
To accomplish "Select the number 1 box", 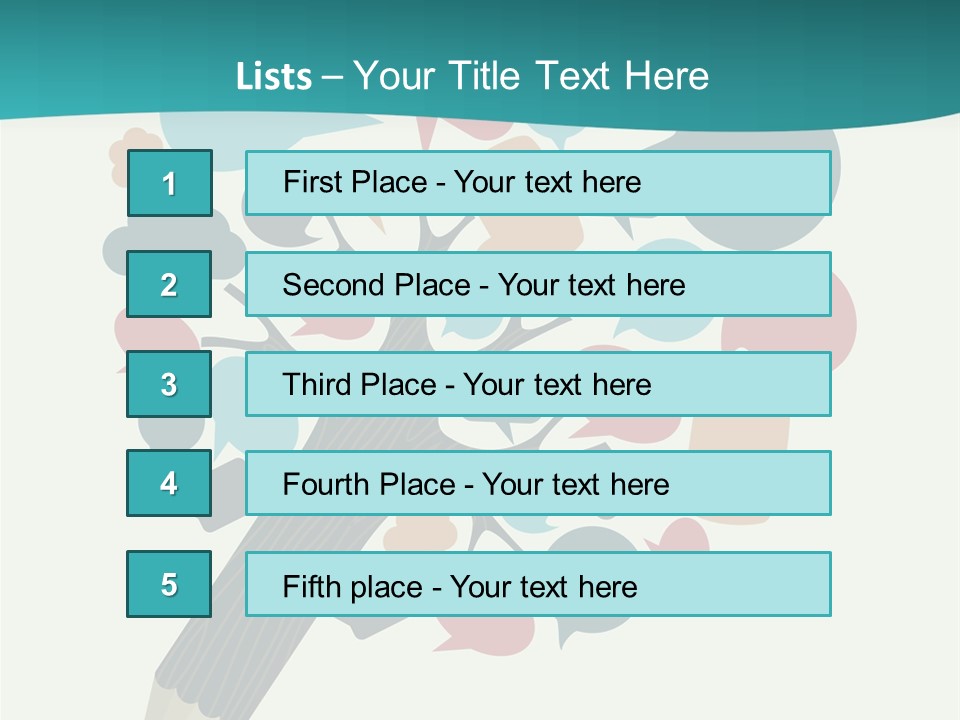I will pyautogui.click(x=169, y=183).
